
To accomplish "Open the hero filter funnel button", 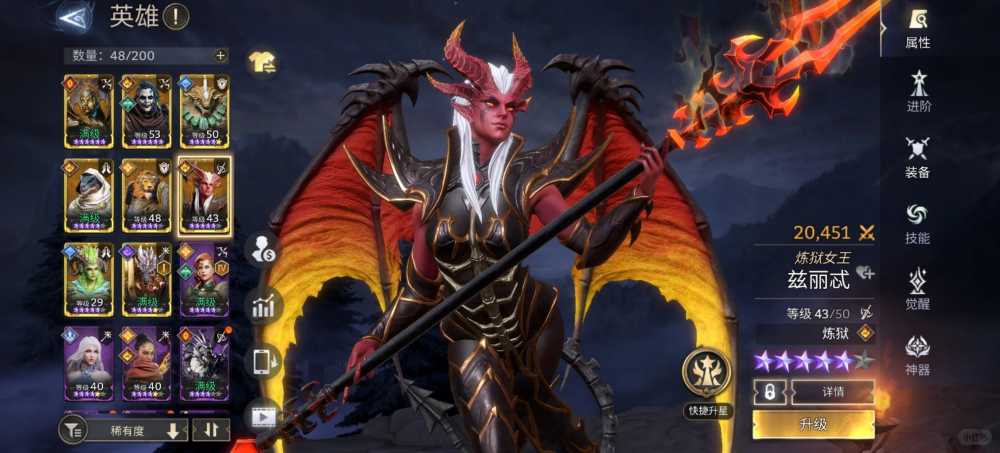I will pos(73,431).
